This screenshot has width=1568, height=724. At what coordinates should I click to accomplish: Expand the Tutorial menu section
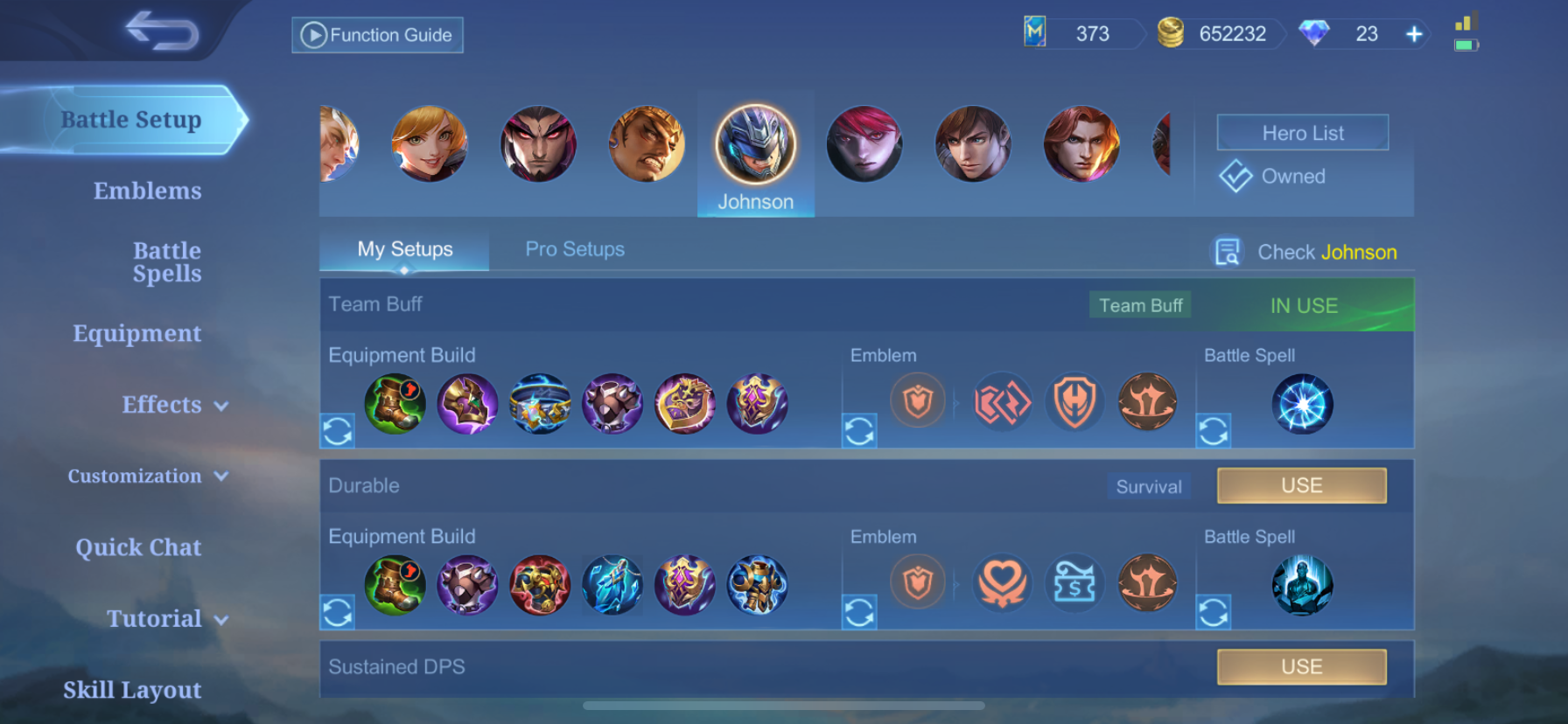pyautogui.click(x=166, y=619)
